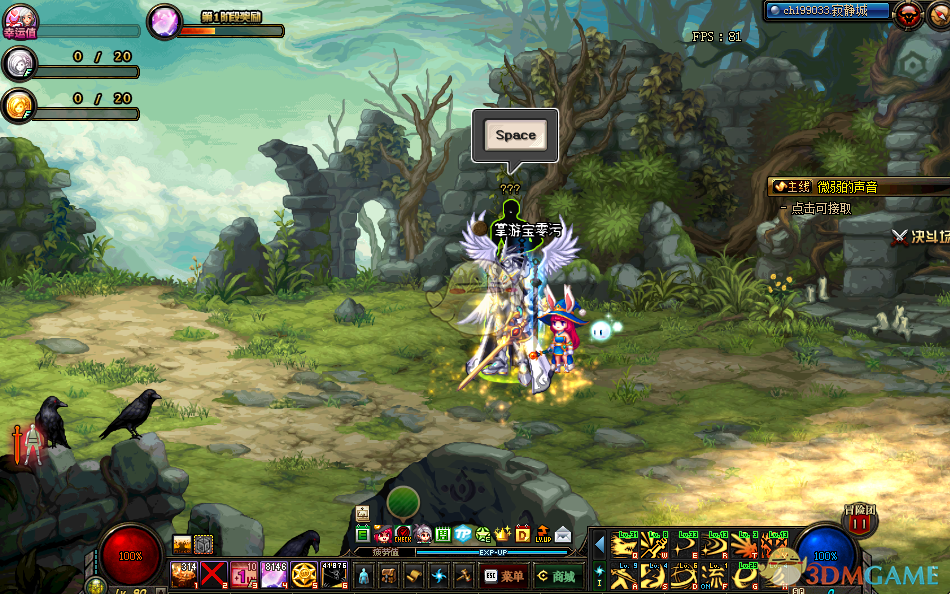The image size is (950, 594).
Task: Open the 冒险团 adventure team badge
Action: pyautogui.click(x=862, y=524)
